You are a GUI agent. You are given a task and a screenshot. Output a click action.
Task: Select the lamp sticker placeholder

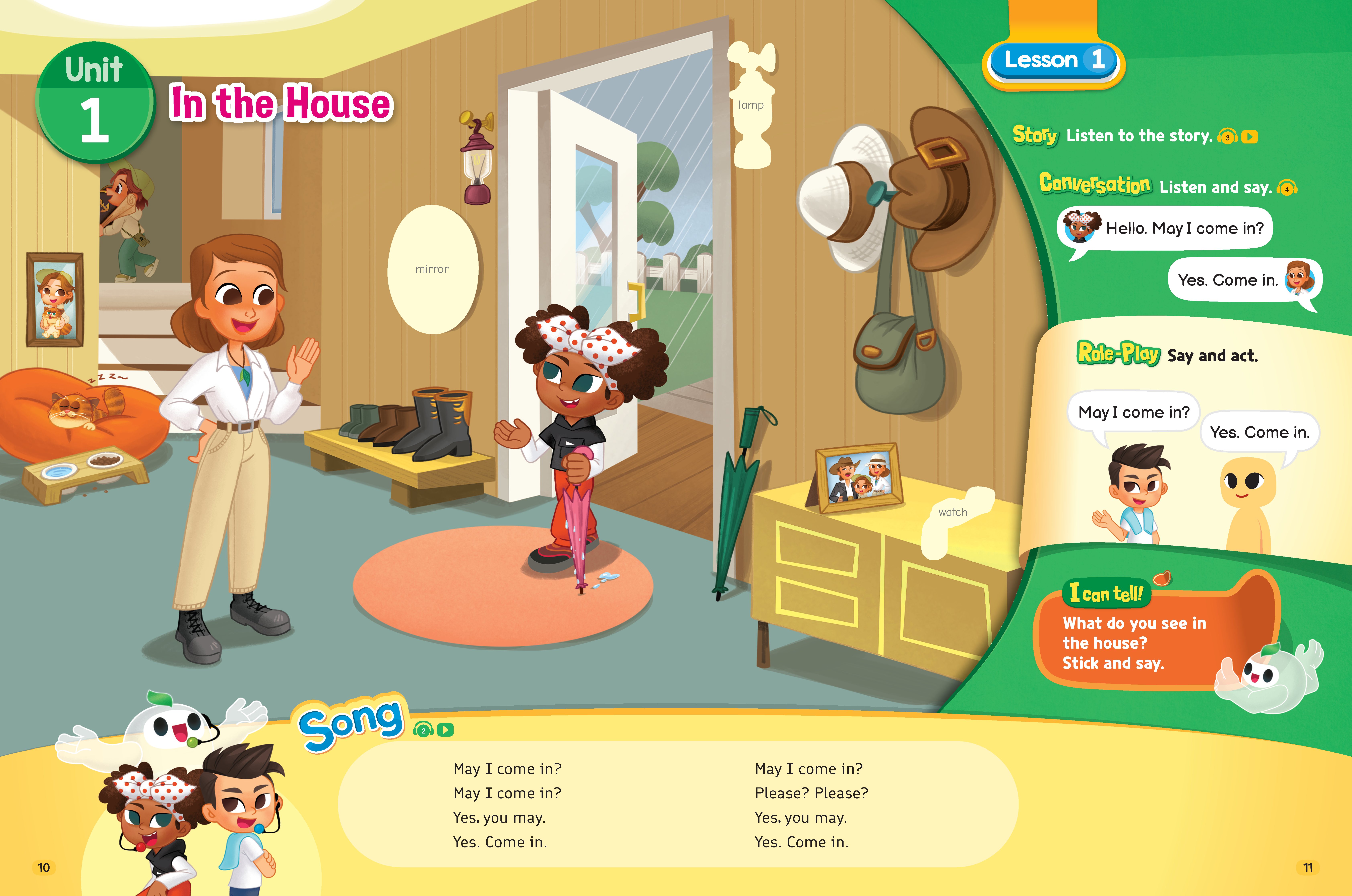point(751,106)
